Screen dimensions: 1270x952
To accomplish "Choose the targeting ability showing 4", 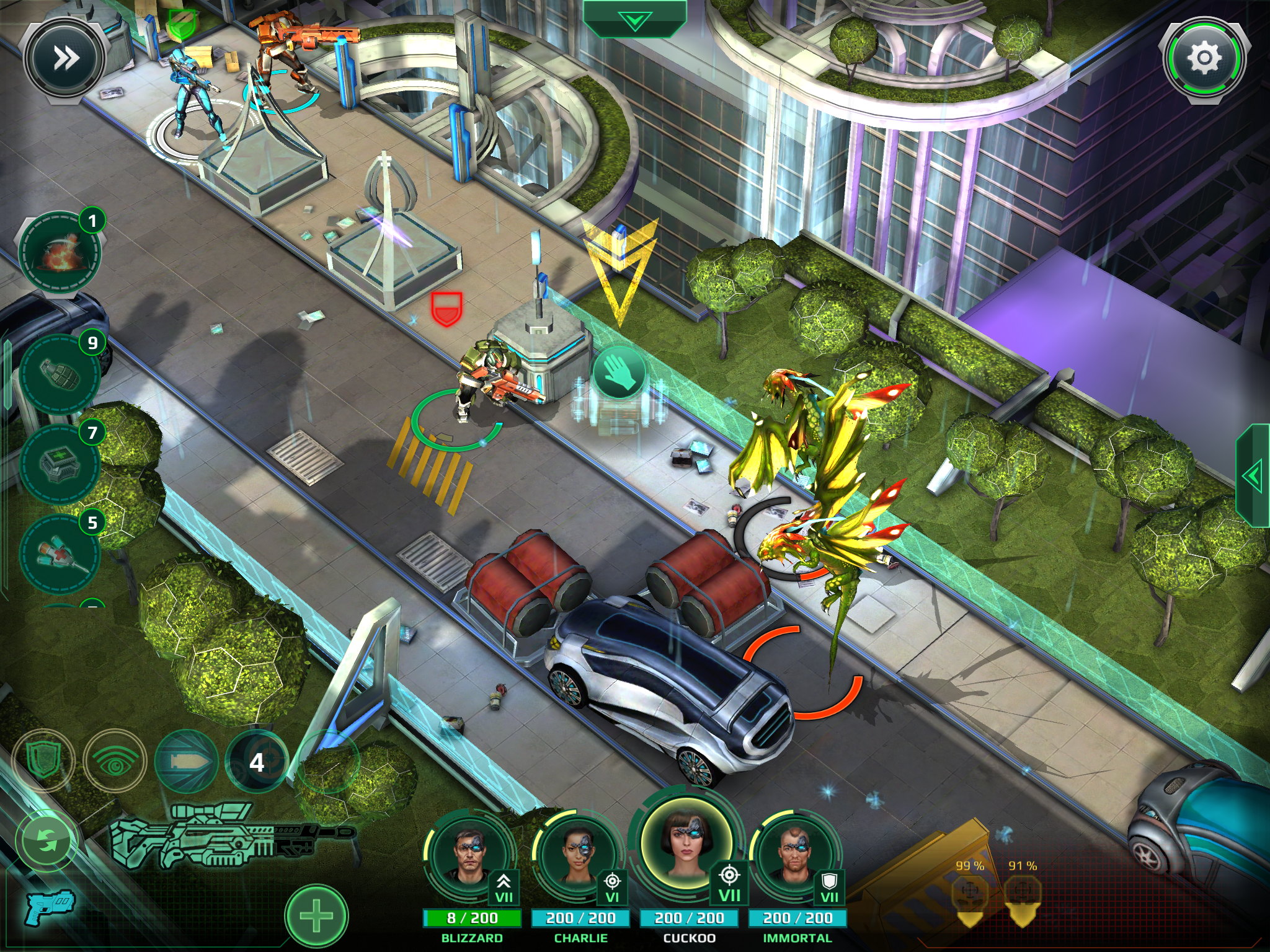I will coord(257,761).
